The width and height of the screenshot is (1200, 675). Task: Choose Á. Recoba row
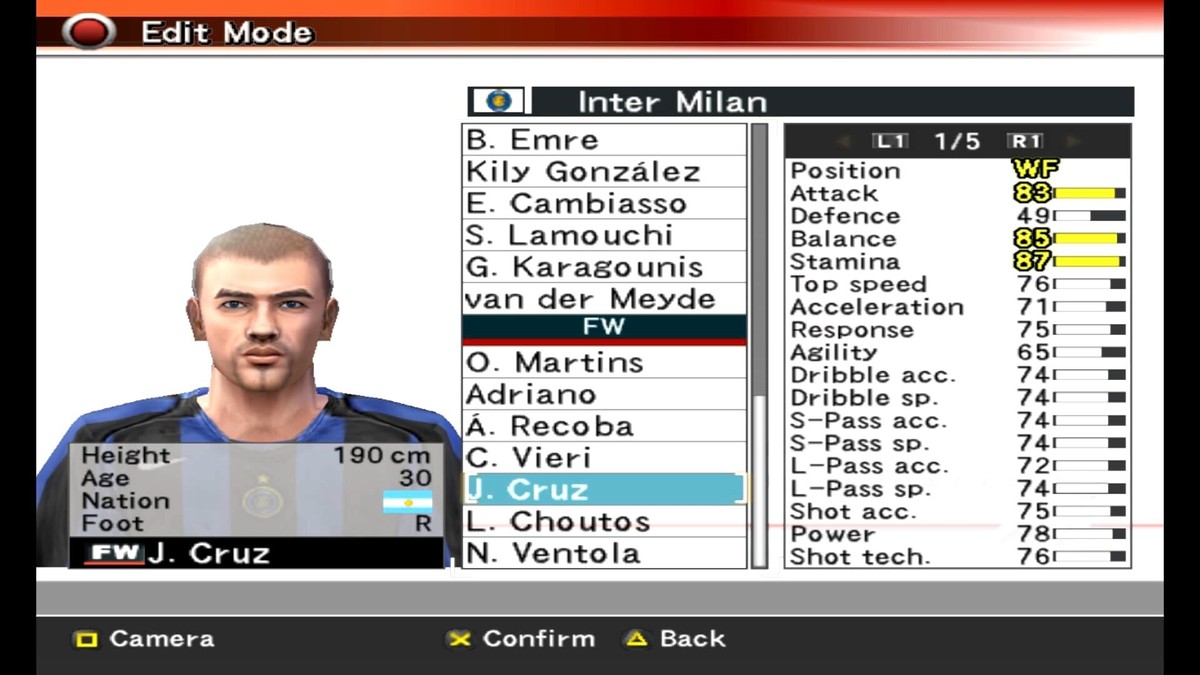[x=604, y=426]
